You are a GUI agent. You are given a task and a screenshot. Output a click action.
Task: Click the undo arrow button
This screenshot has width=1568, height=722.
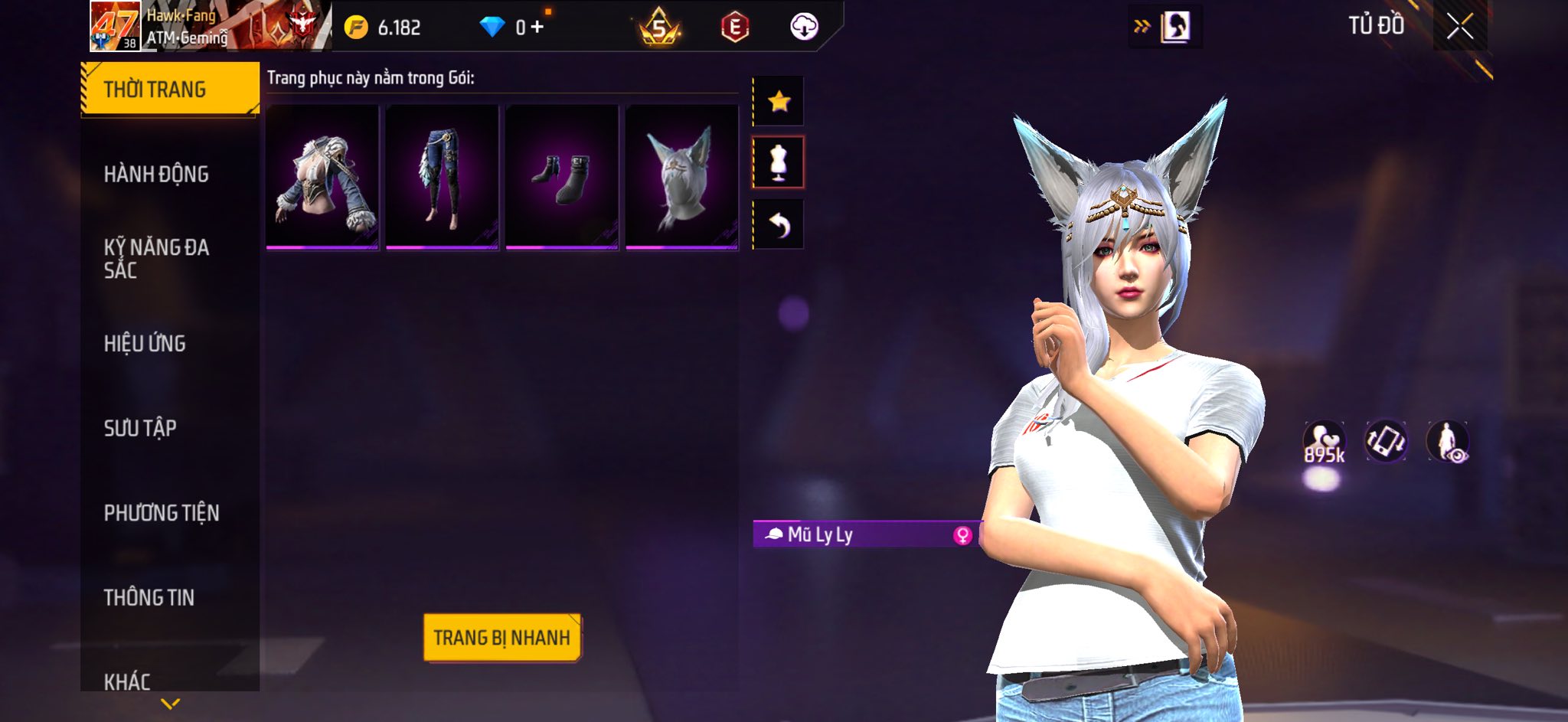[x=779, y=224]
